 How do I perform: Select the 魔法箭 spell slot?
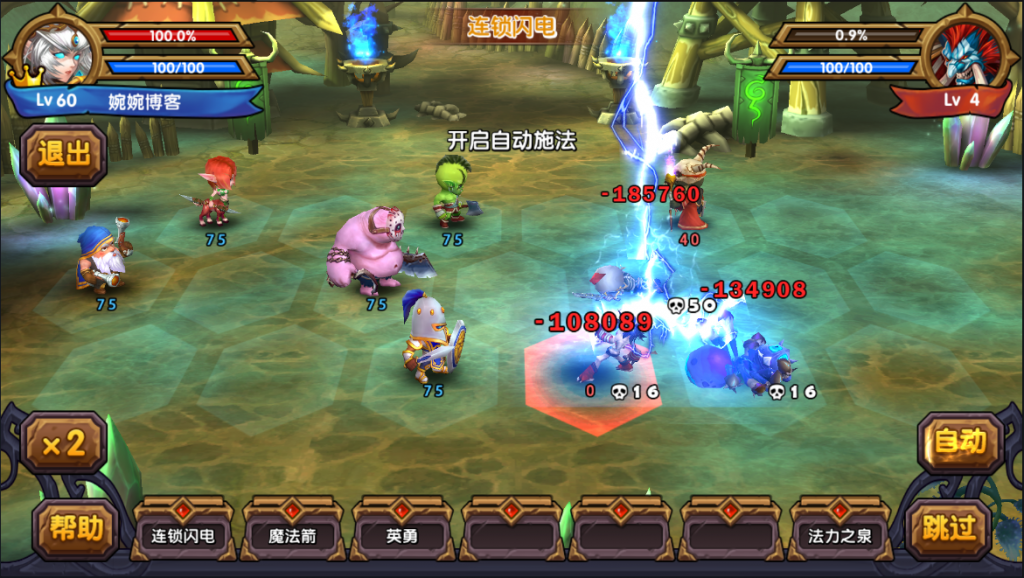pos(292,535)
